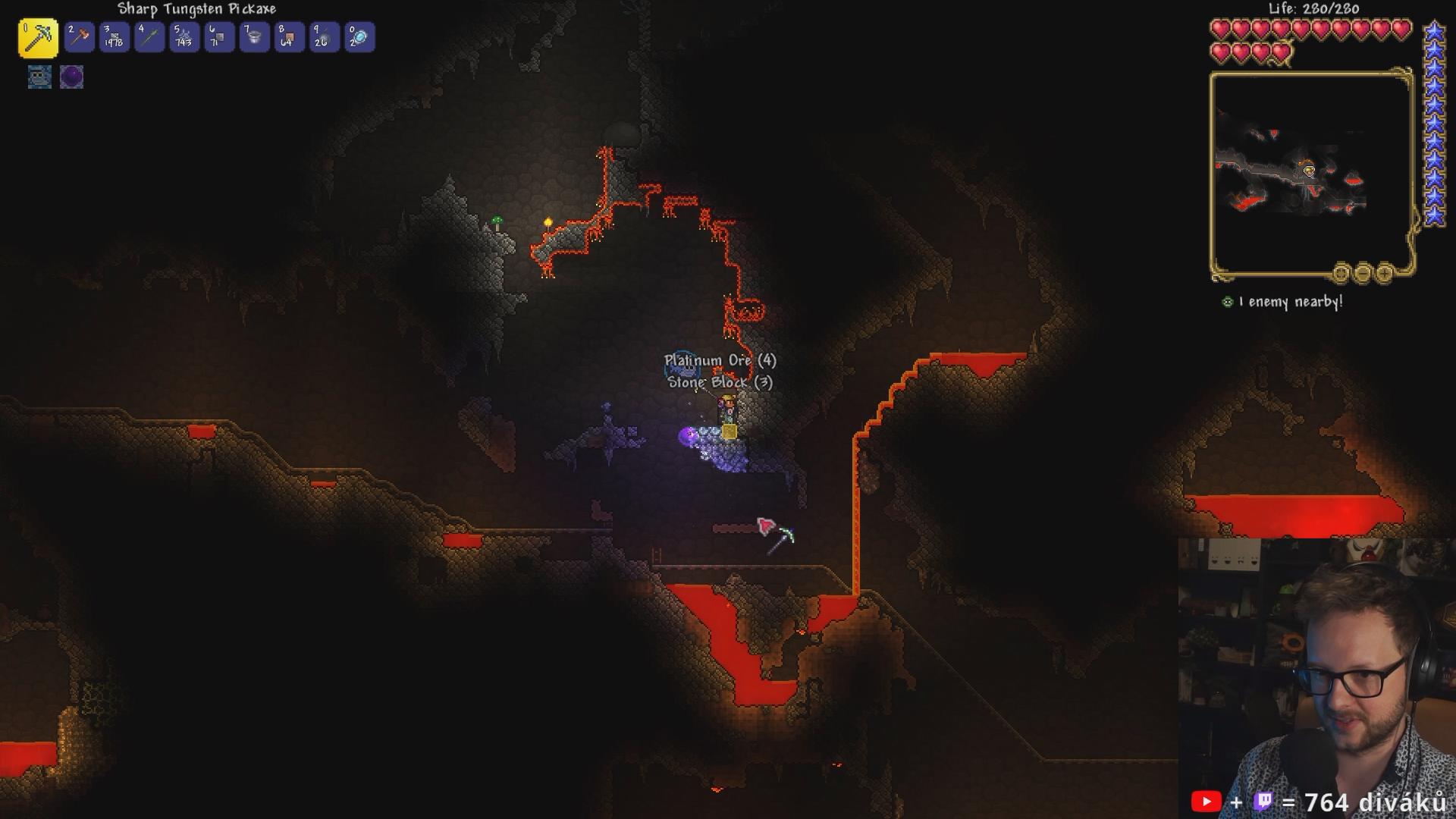This screenshot has height=819, width=1456.
Task: Choose the bucket in hotbar slot 7
Action: pos(254,37)
